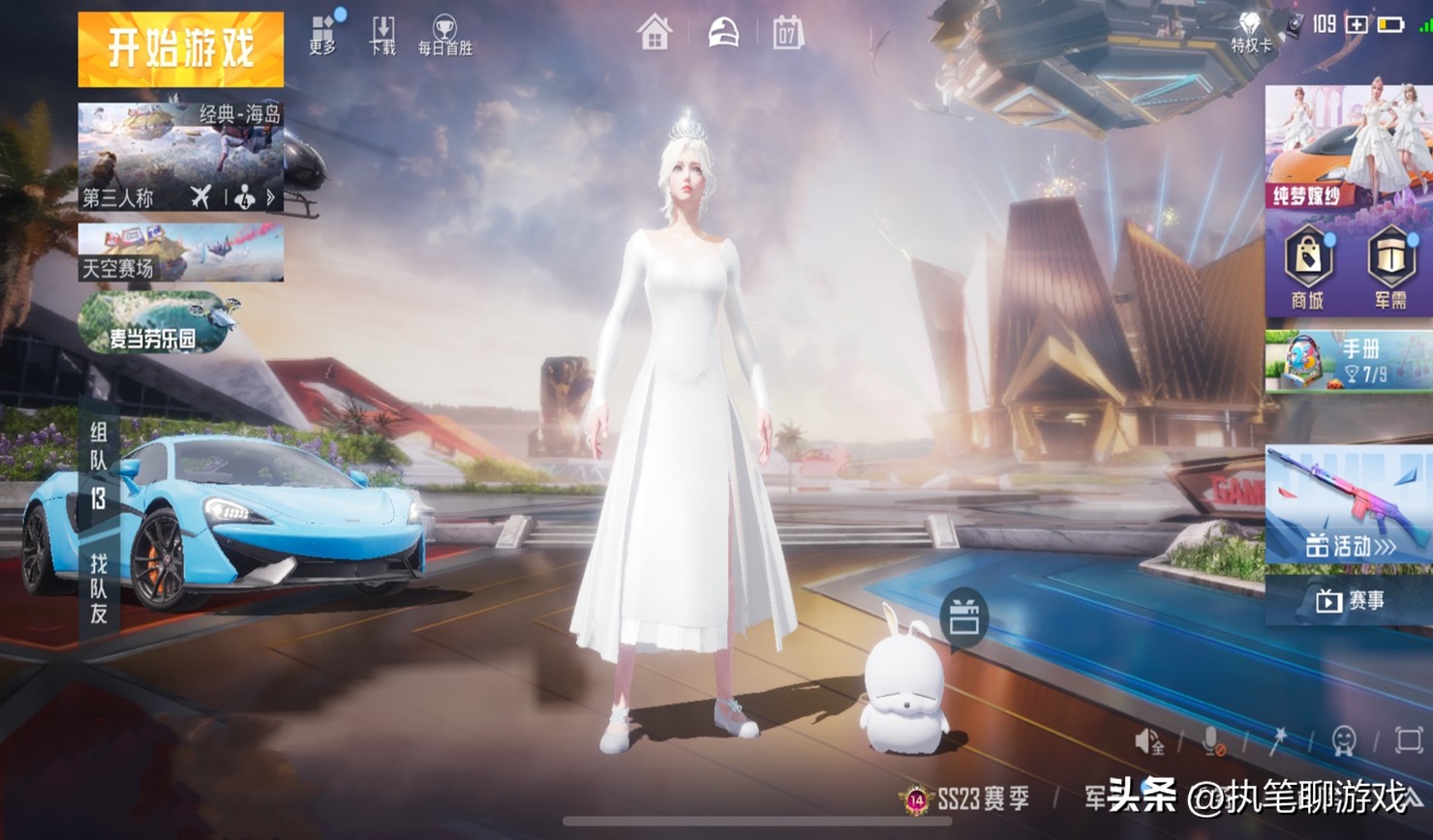Viewport: 1433px width, 840px height.
Task: Open the 商城 shop
Action: pyautogui.click(x=1307, y=268)
